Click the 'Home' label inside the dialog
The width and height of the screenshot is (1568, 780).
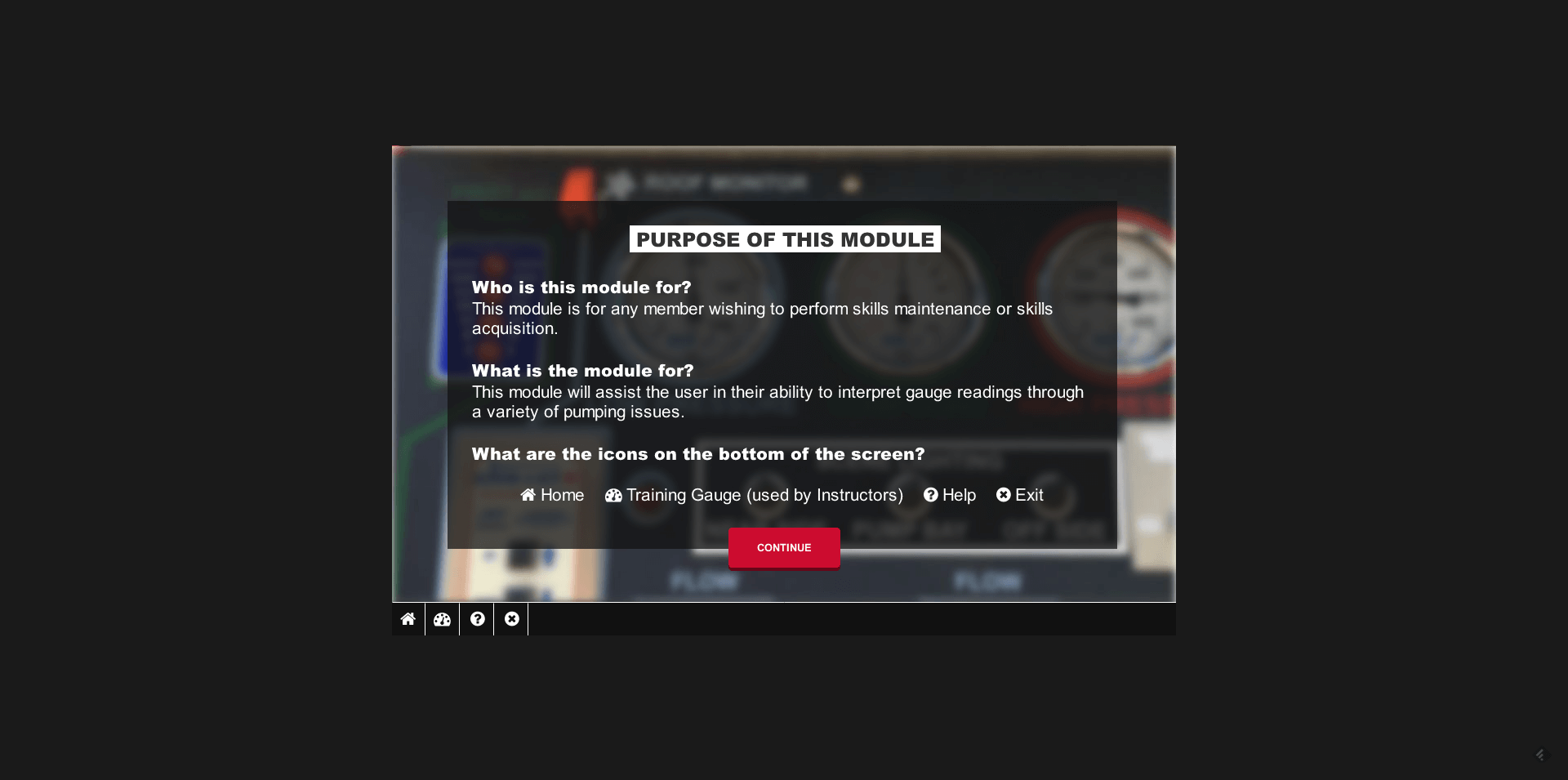[562, 495]
